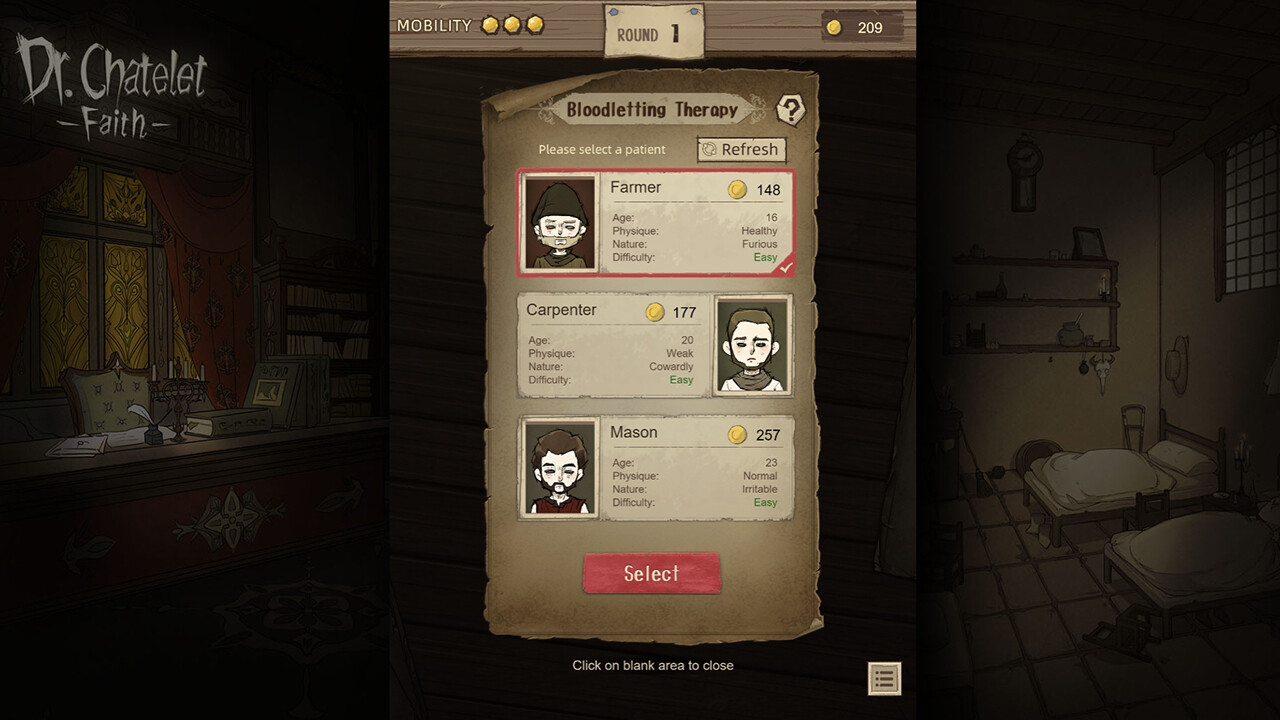Select the Farmer as your patient
The height and width of the screenshot is (720, 1280).
(652, 223)
